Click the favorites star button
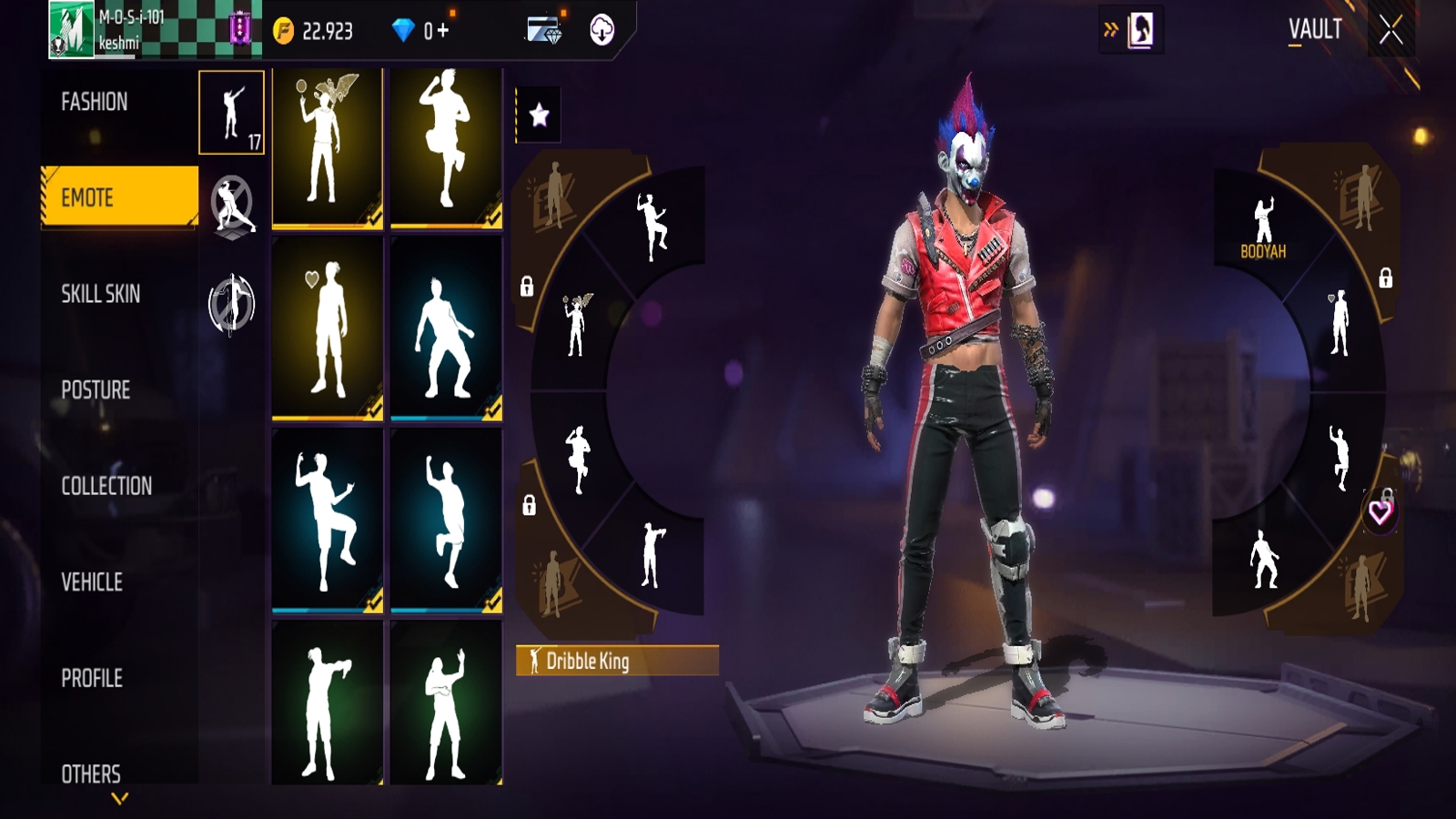Viewport: 1456px width, 819px height. 539,115
